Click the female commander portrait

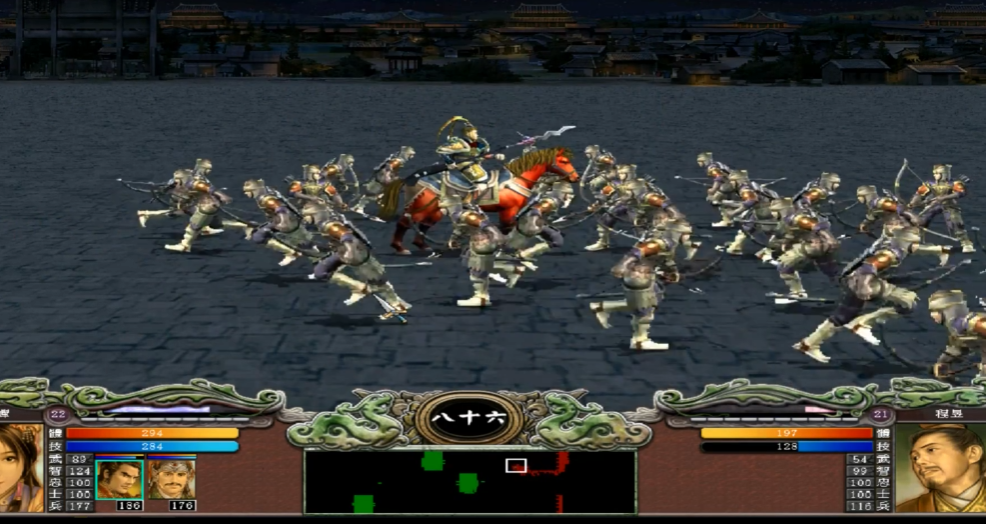pyautogui.click(x=20, y=468)
